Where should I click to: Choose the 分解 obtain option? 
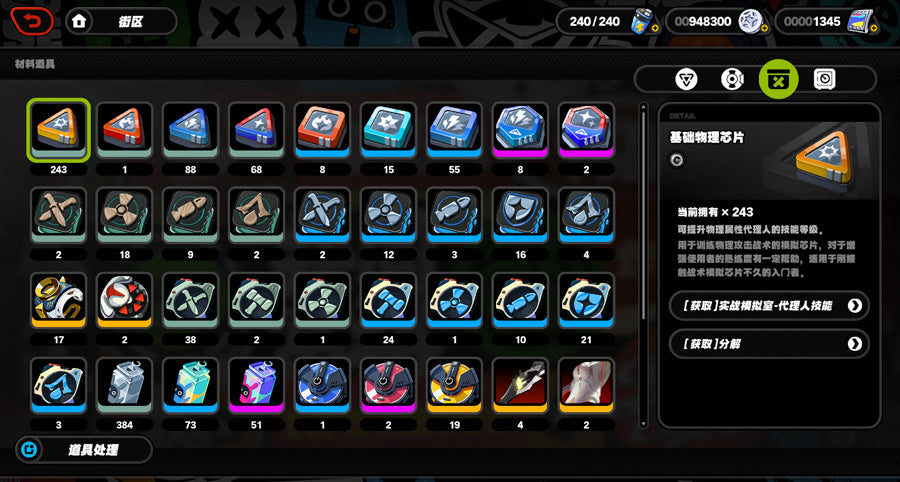pyautogui.click(x=768, y=344)
